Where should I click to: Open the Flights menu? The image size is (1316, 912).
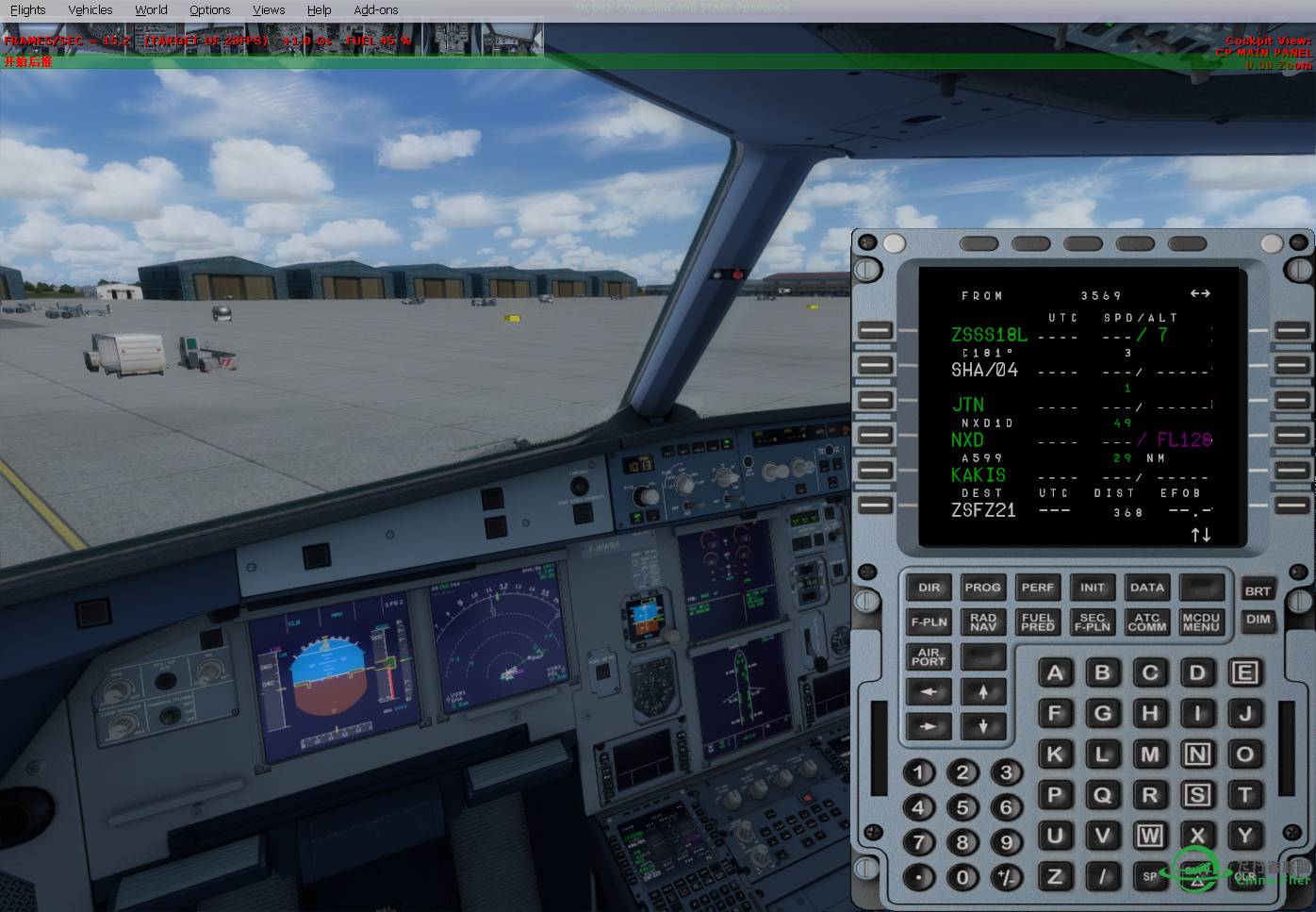[27, 9]
